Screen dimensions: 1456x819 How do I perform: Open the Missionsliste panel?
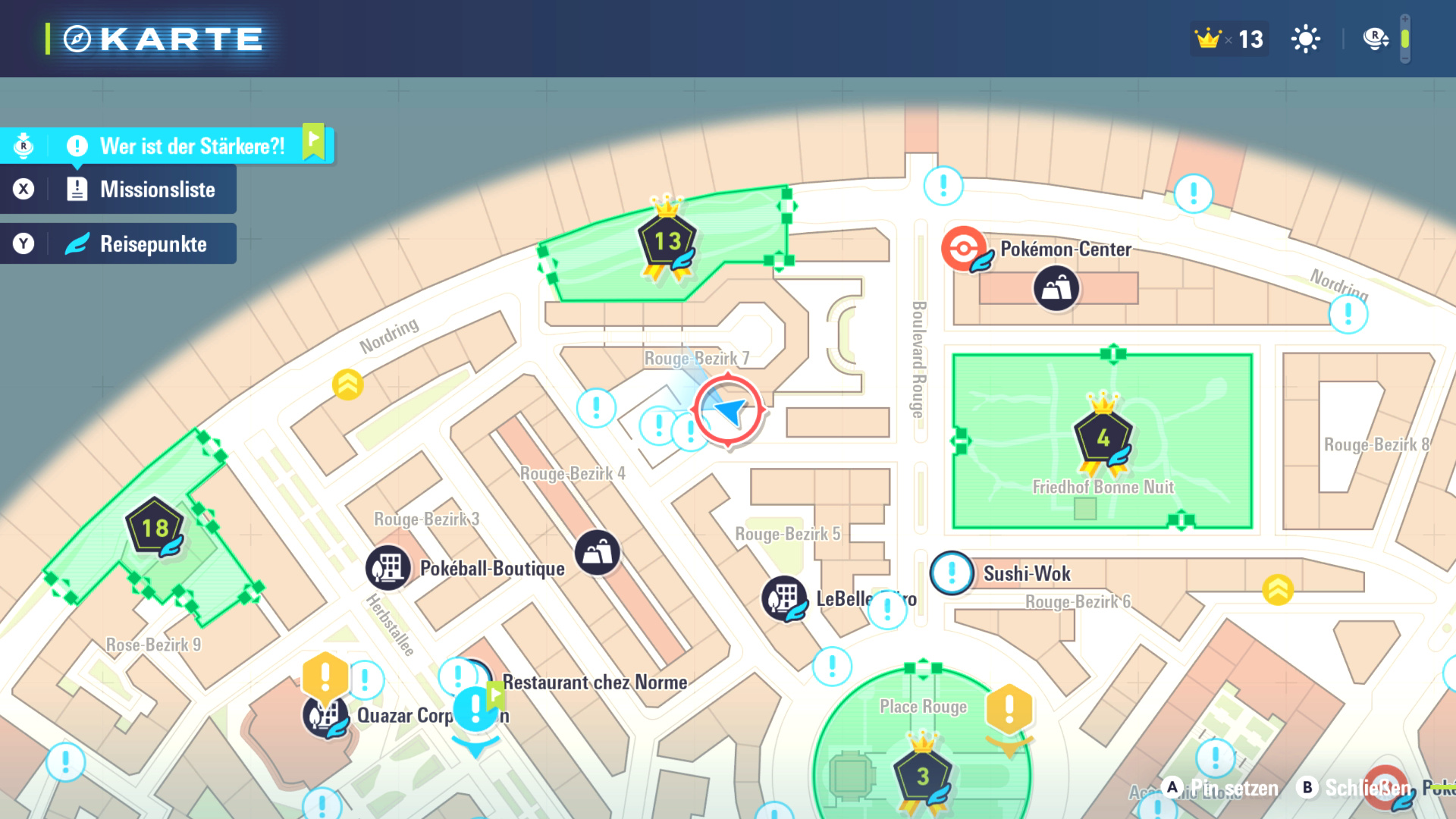click(x=157, y=190)
